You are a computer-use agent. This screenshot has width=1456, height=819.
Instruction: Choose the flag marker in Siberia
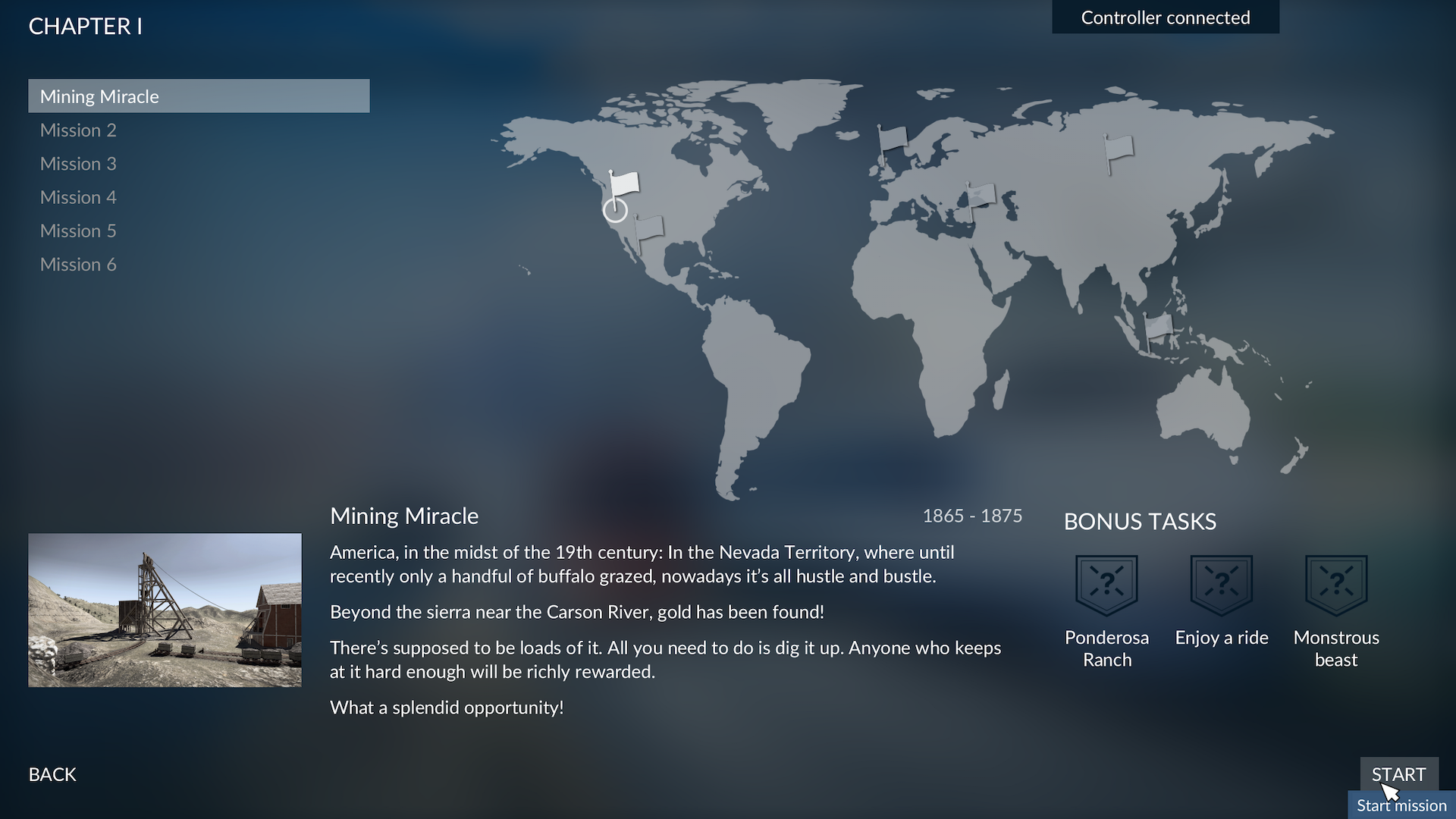point(1118,149)
